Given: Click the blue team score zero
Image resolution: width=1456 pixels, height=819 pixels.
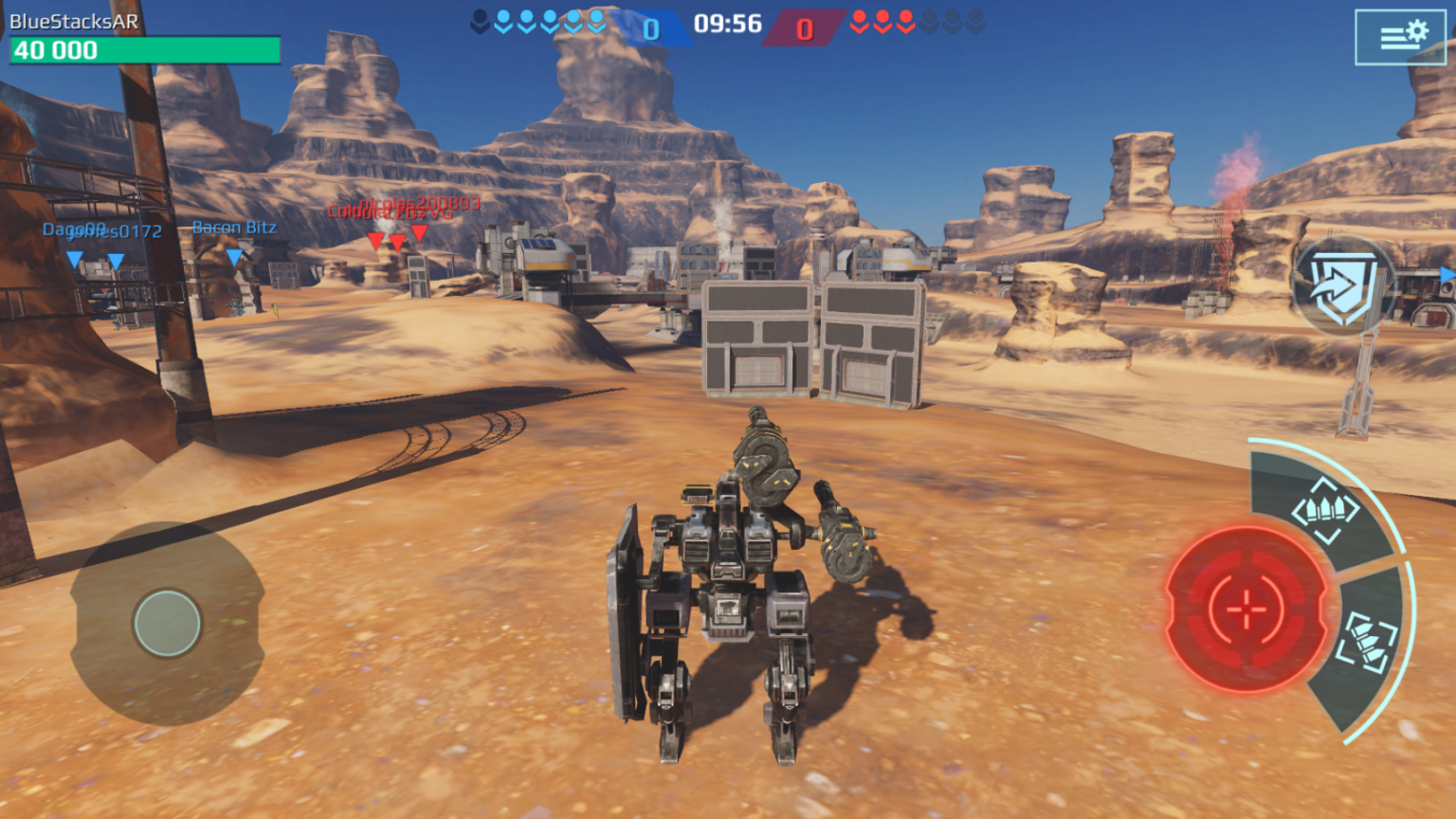Looking at the screenshot, I should point(649,27).
